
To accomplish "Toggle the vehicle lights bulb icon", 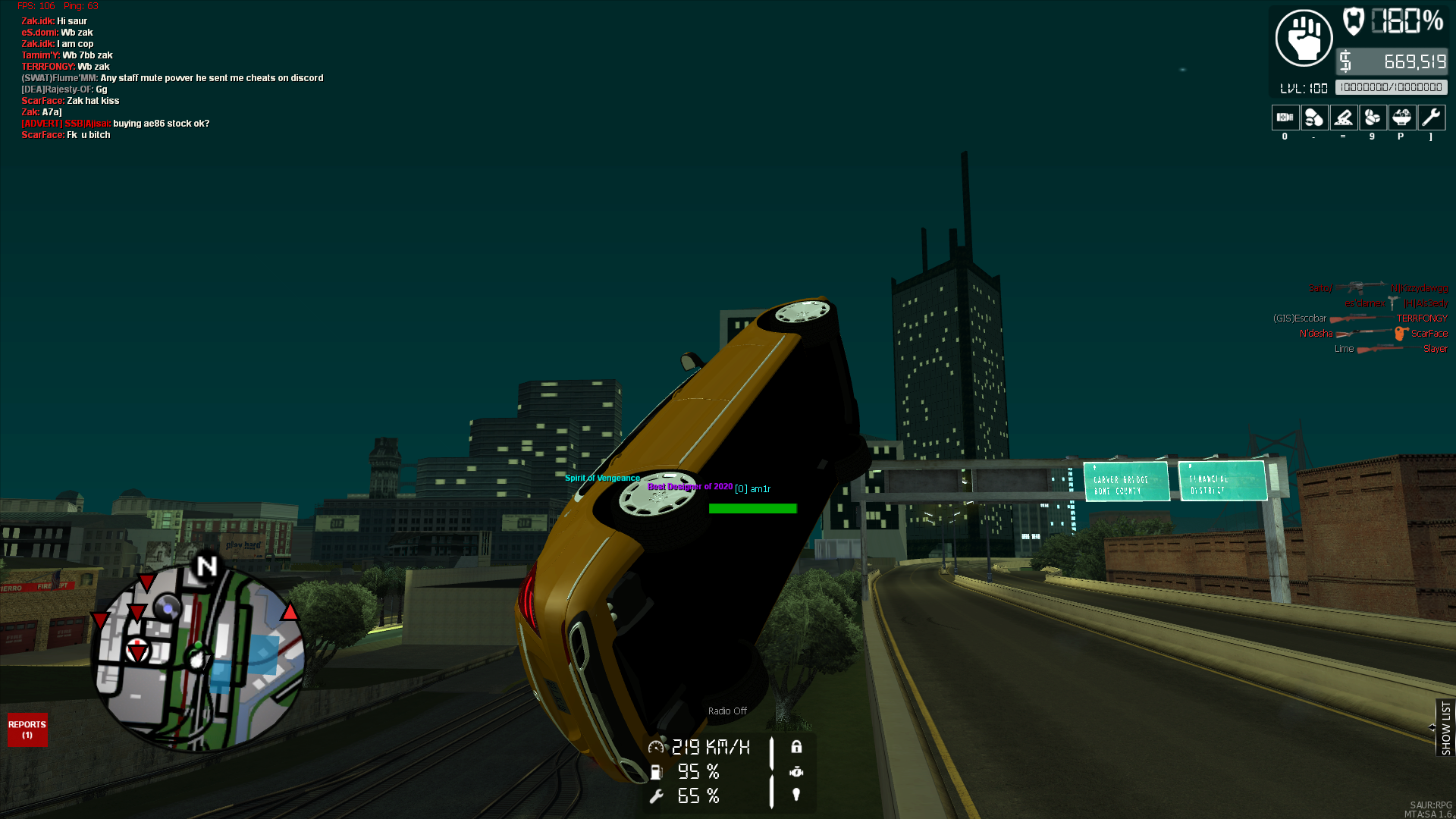I will 796,795.
